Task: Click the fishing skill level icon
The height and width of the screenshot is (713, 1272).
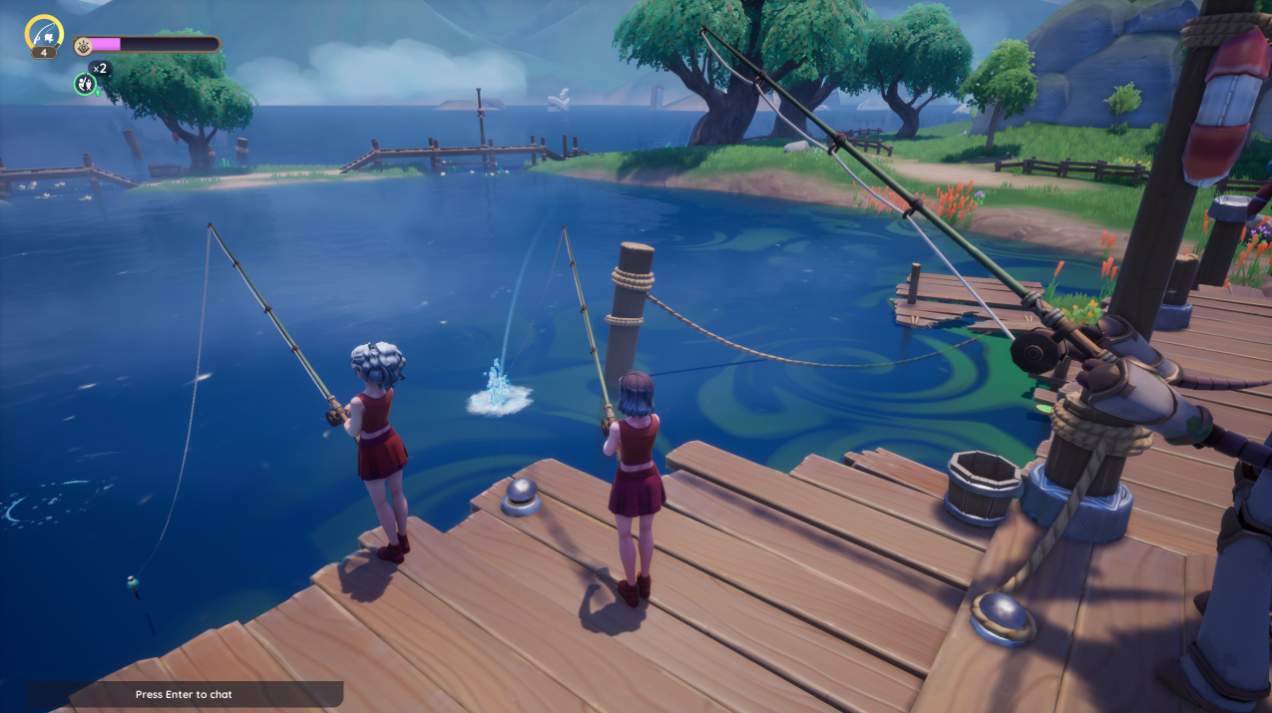Action: pos(44,34)
